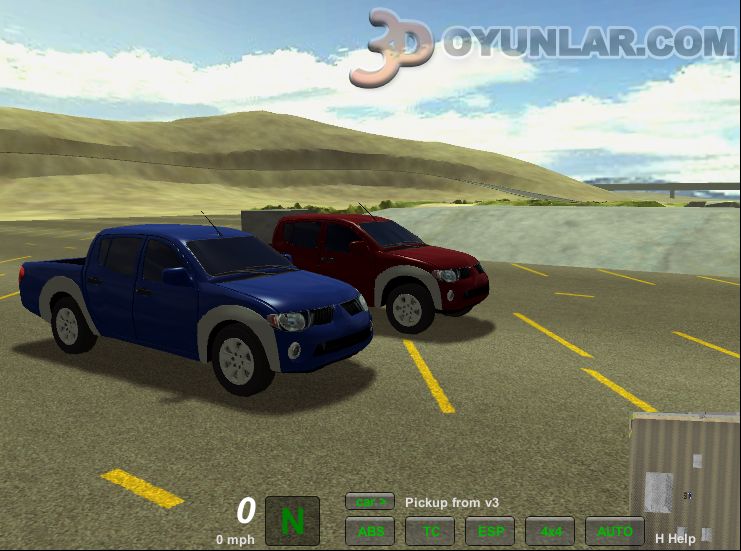The height and width of the screenshot is (551, 741).
Task: Toggle the ESP stability button
Action: [490, 531]
